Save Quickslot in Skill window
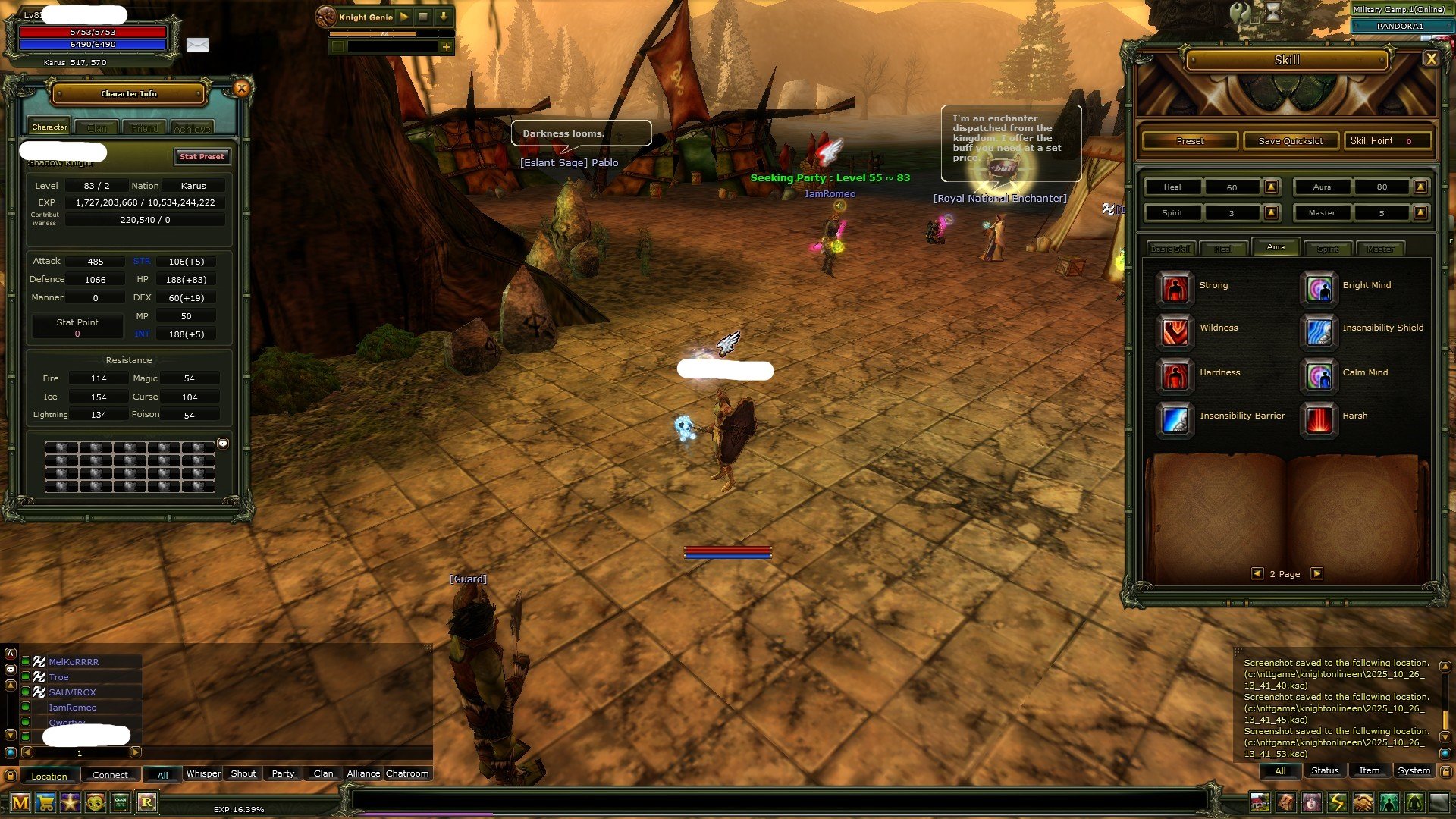1456x819 pixels. (x=1290, y=141)
